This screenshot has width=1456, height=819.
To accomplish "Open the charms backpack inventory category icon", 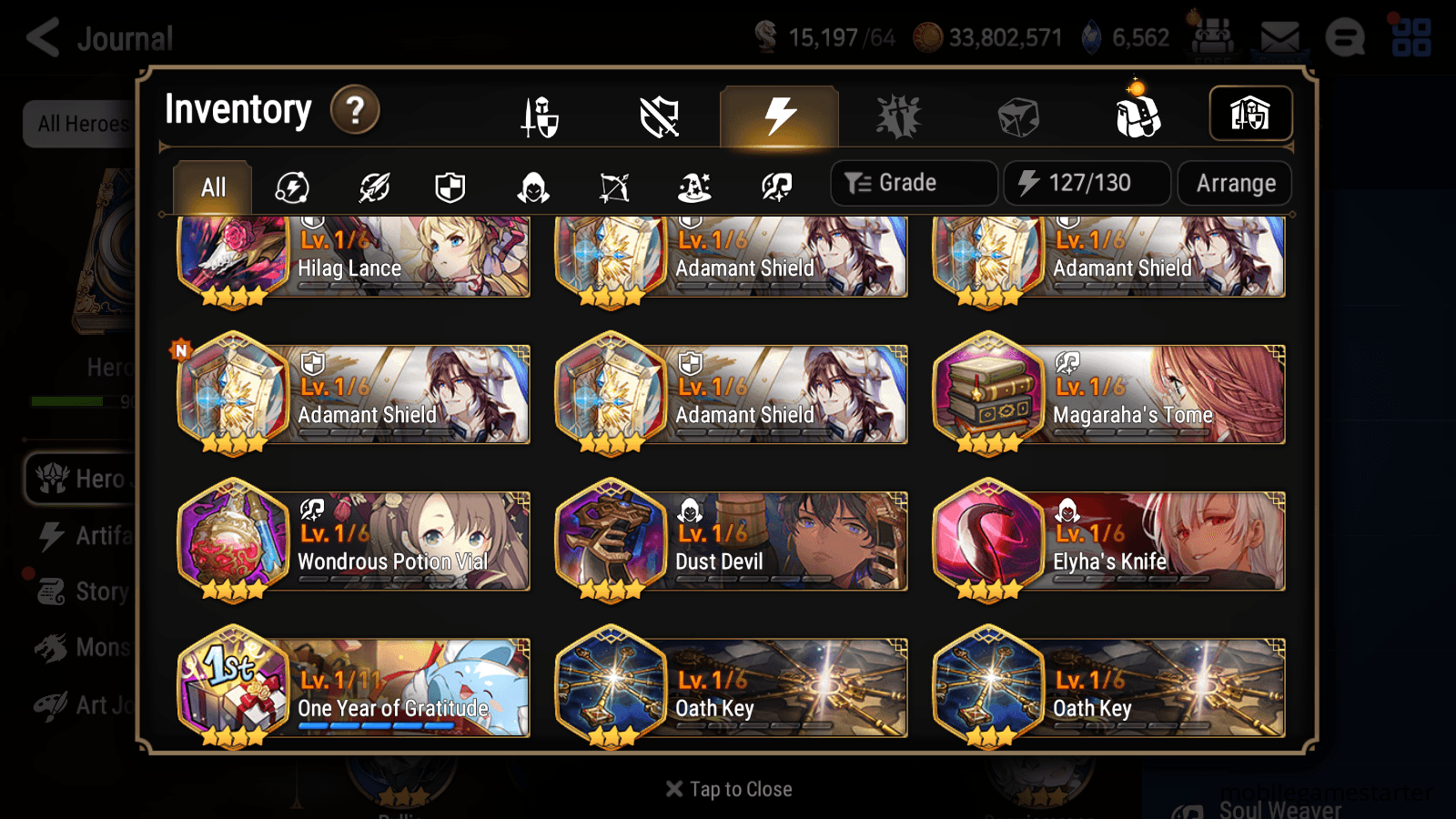I will pyautogui.click(x=1137, y=114).
